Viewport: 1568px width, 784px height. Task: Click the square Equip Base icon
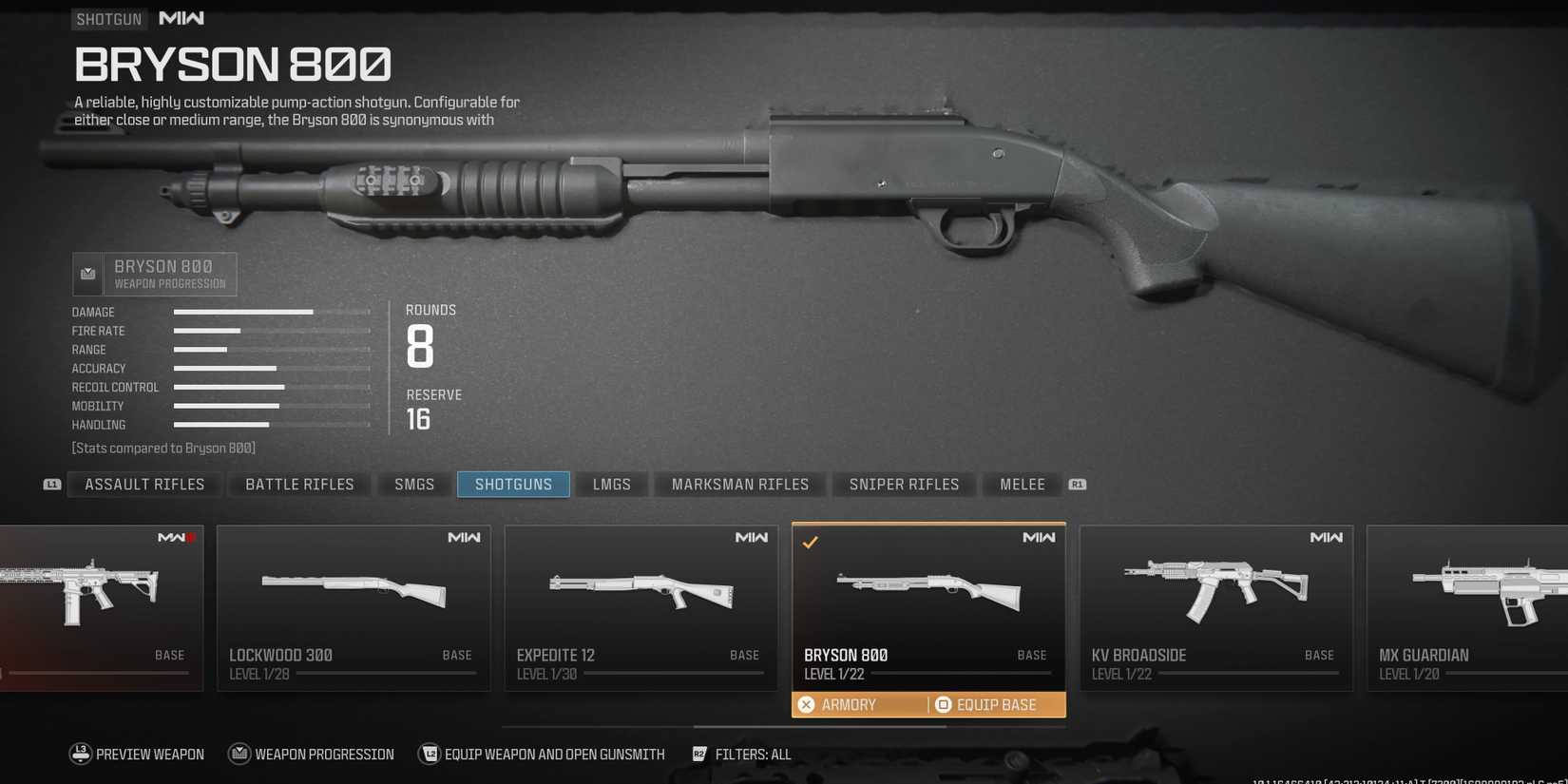tap(943, 704)
